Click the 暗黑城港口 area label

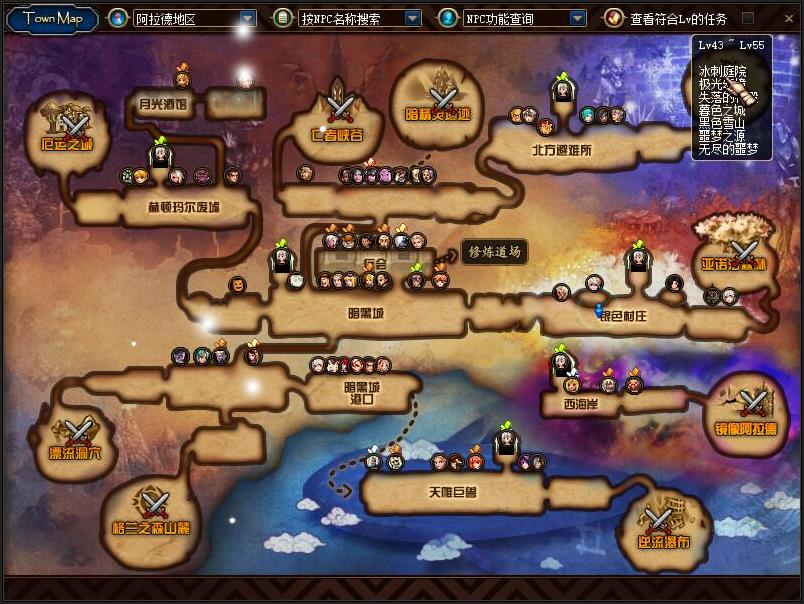coord(363,392)
